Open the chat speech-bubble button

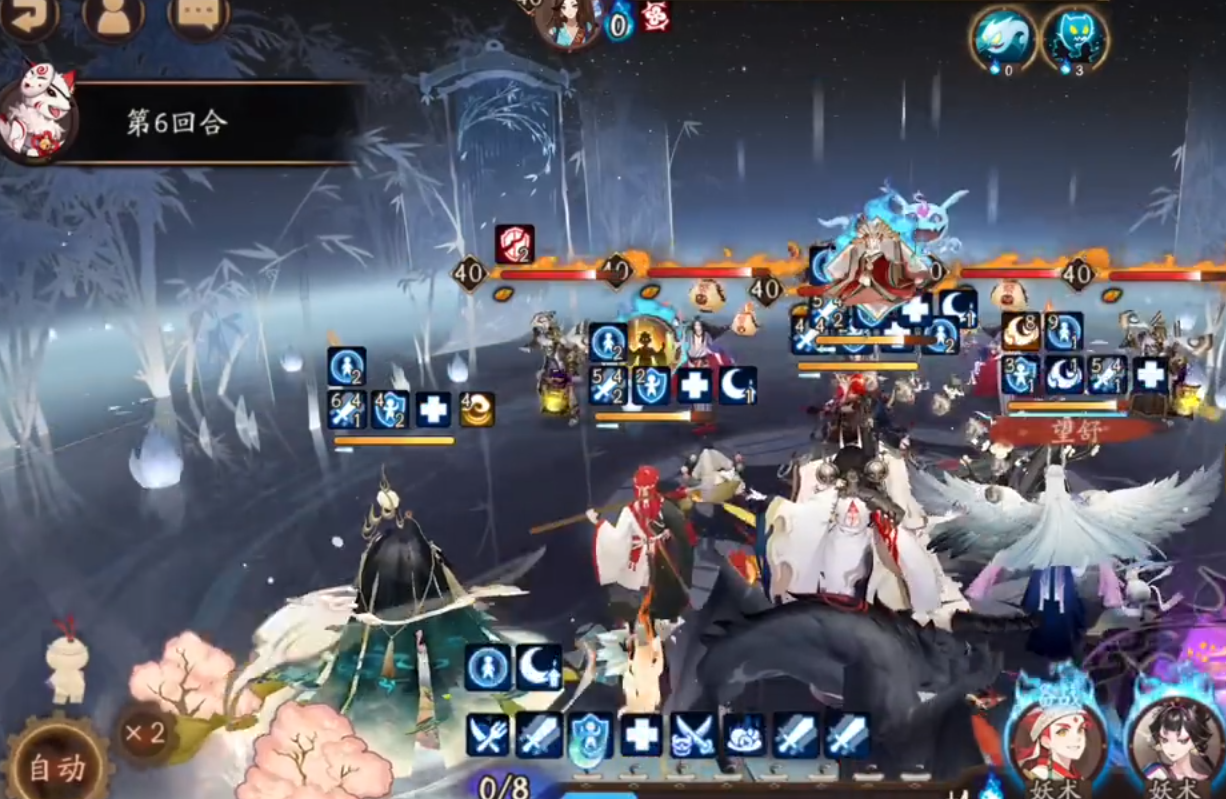[x=198, y=14]
